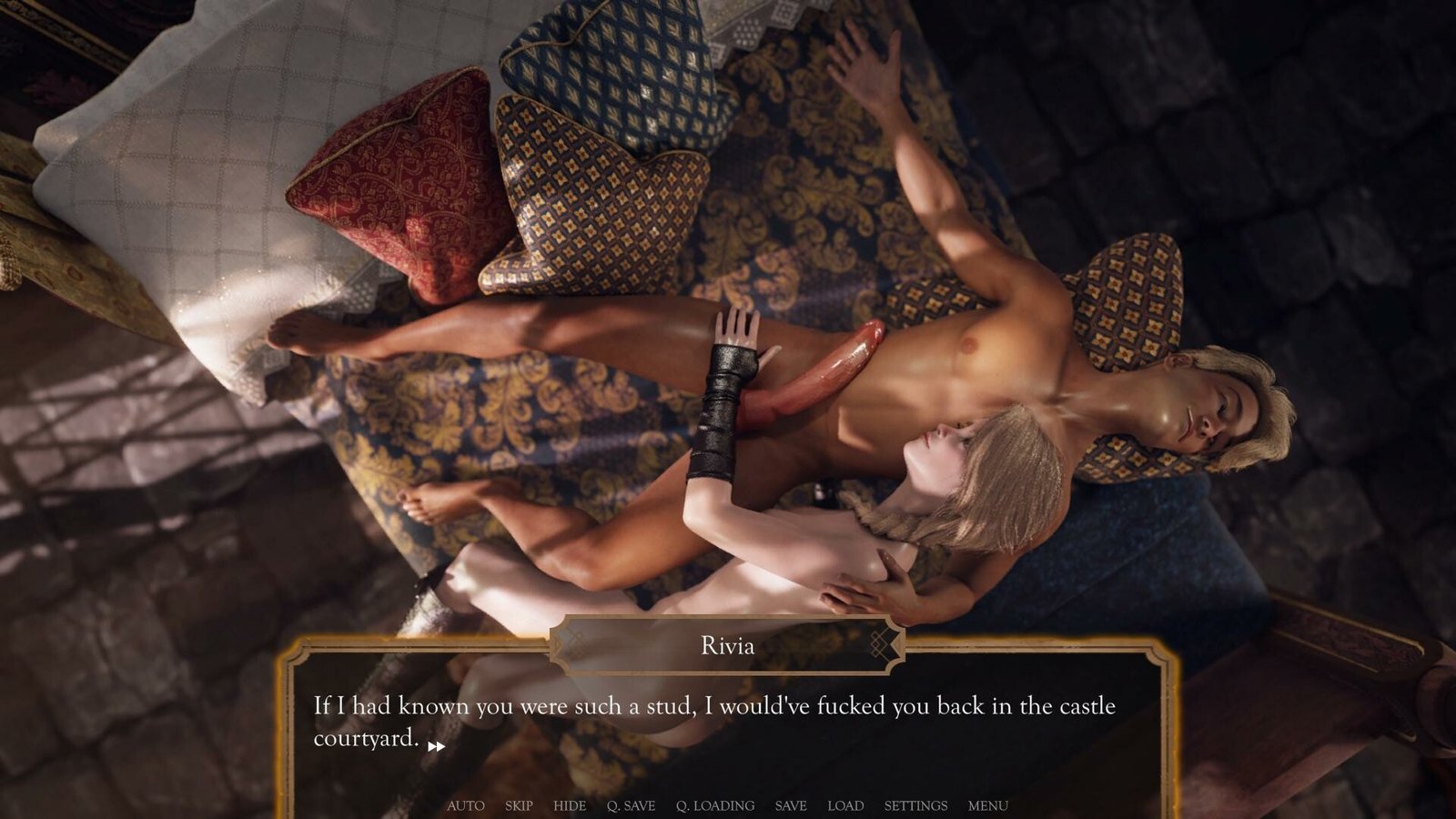This screenshot has height=819, width=1456.
Task: Go to the game MENU
Action: pyautogui.click(x=988, y=805)
